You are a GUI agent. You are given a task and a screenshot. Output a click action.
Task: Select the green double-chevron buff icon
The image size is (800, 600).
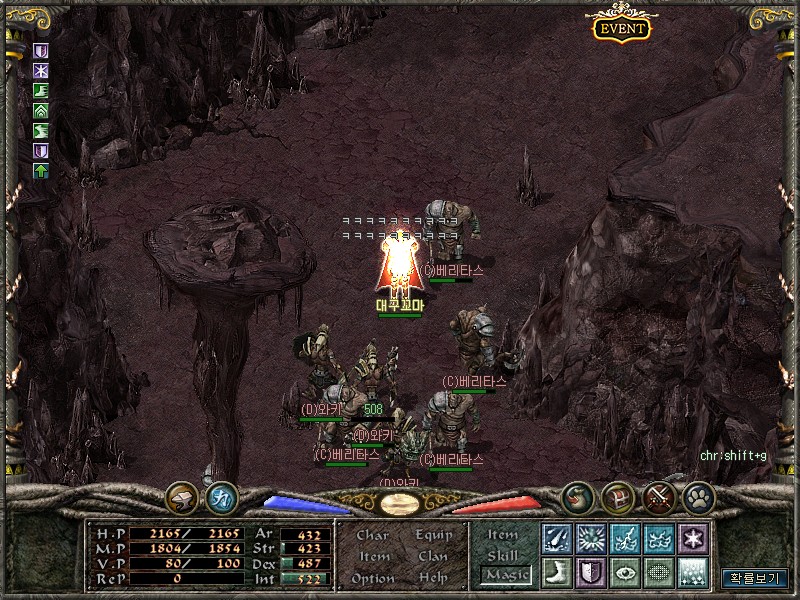point(41,111)
